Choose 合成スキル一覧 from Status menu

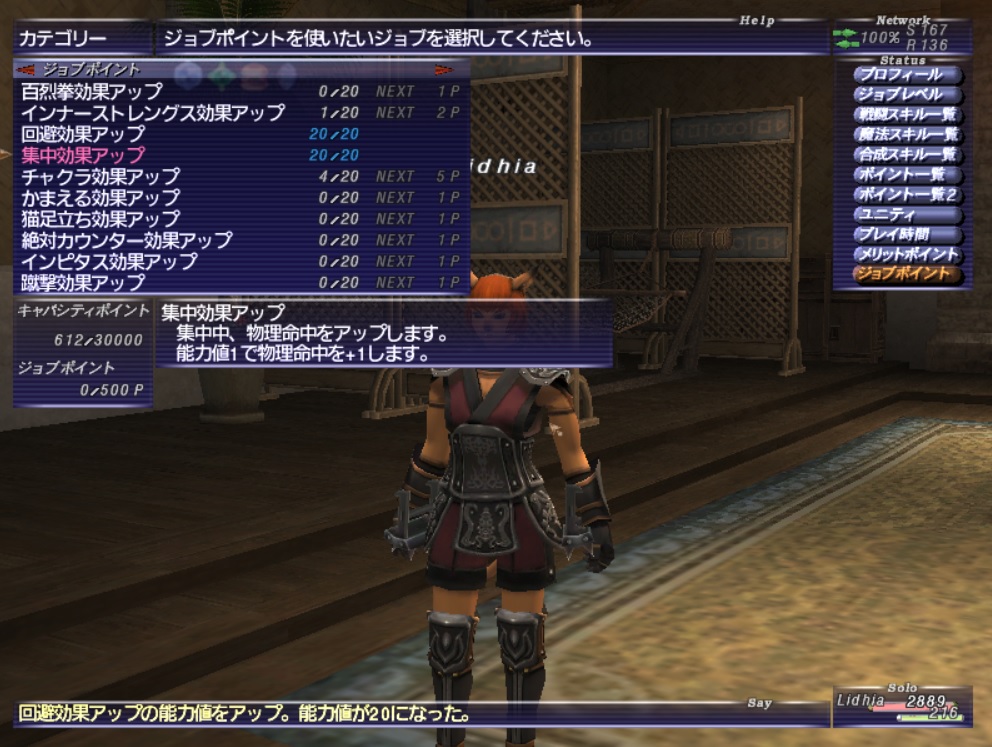click(x=908, y=155)
